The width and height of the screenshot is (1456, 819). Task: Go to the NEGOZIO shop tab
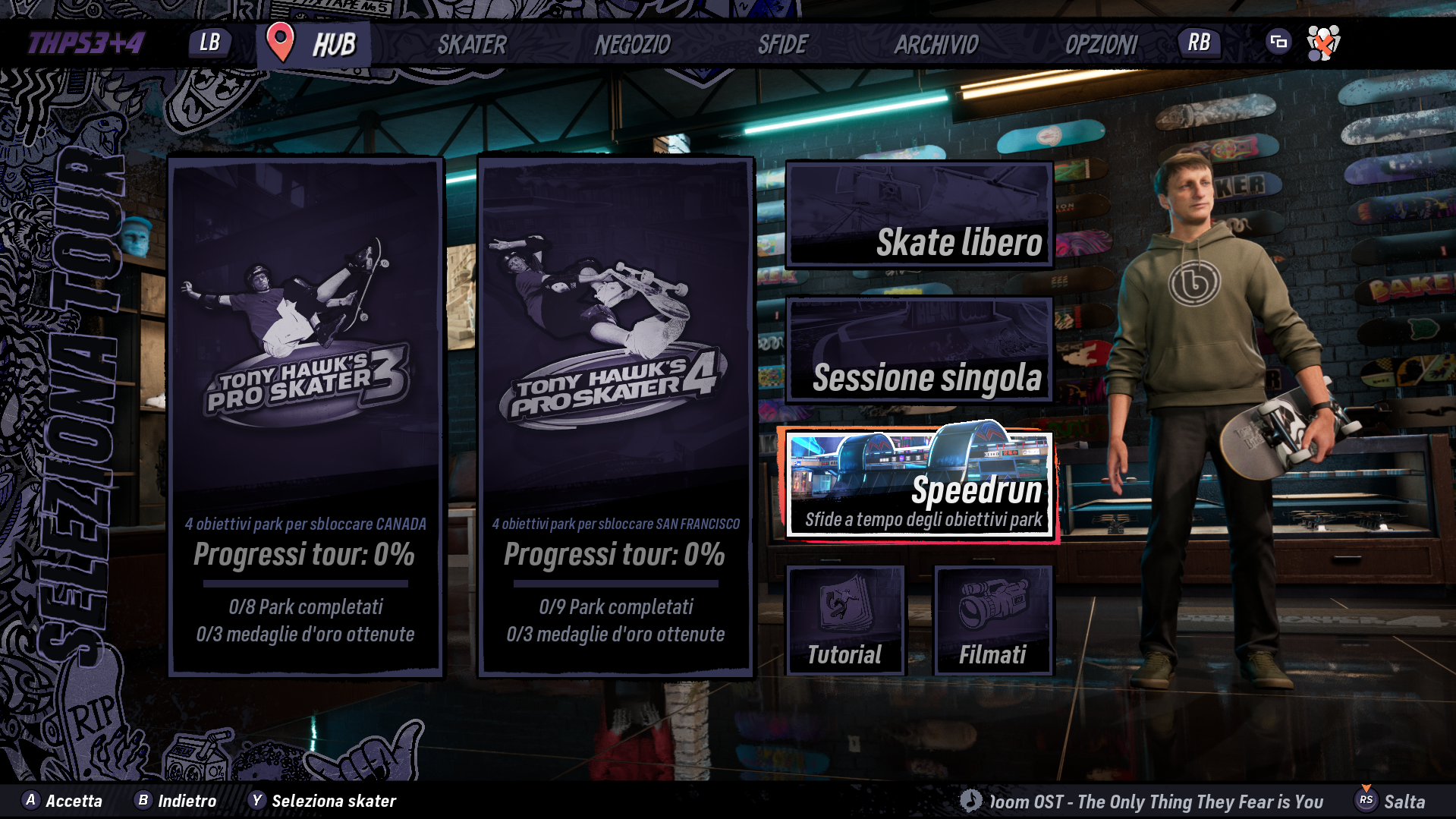632,45
